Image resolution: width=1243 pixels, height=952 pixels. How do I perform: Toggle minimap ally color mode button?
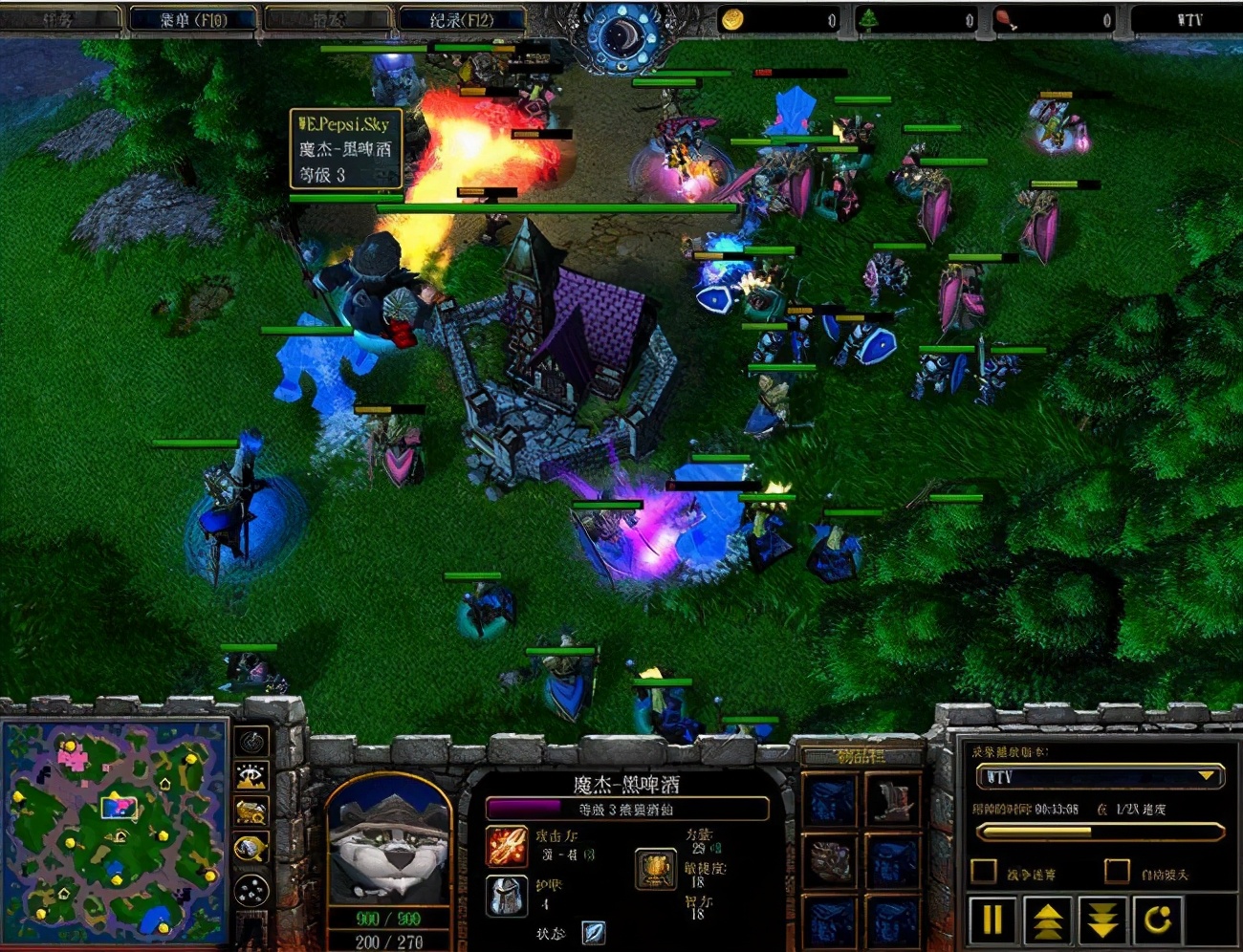pos(251,811)
